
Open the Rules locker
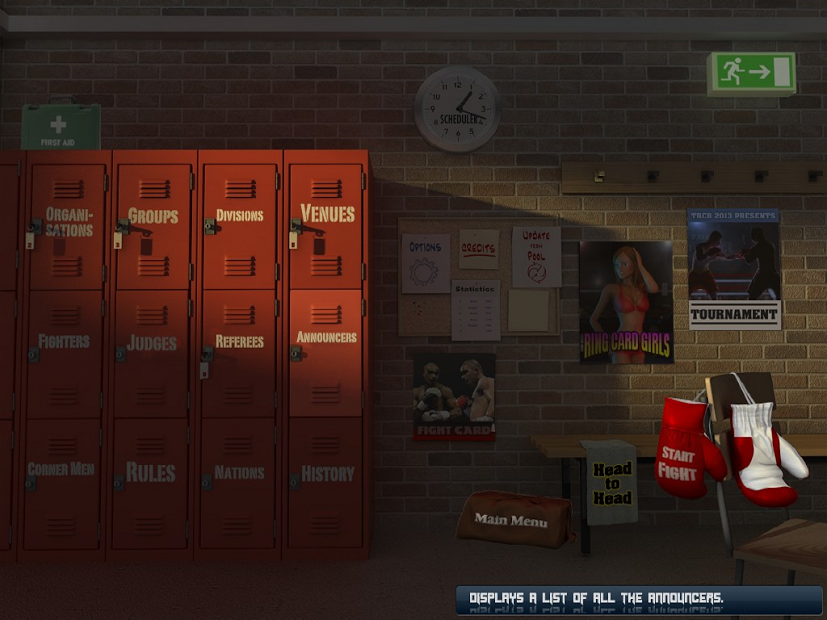(x=151, y=472)
